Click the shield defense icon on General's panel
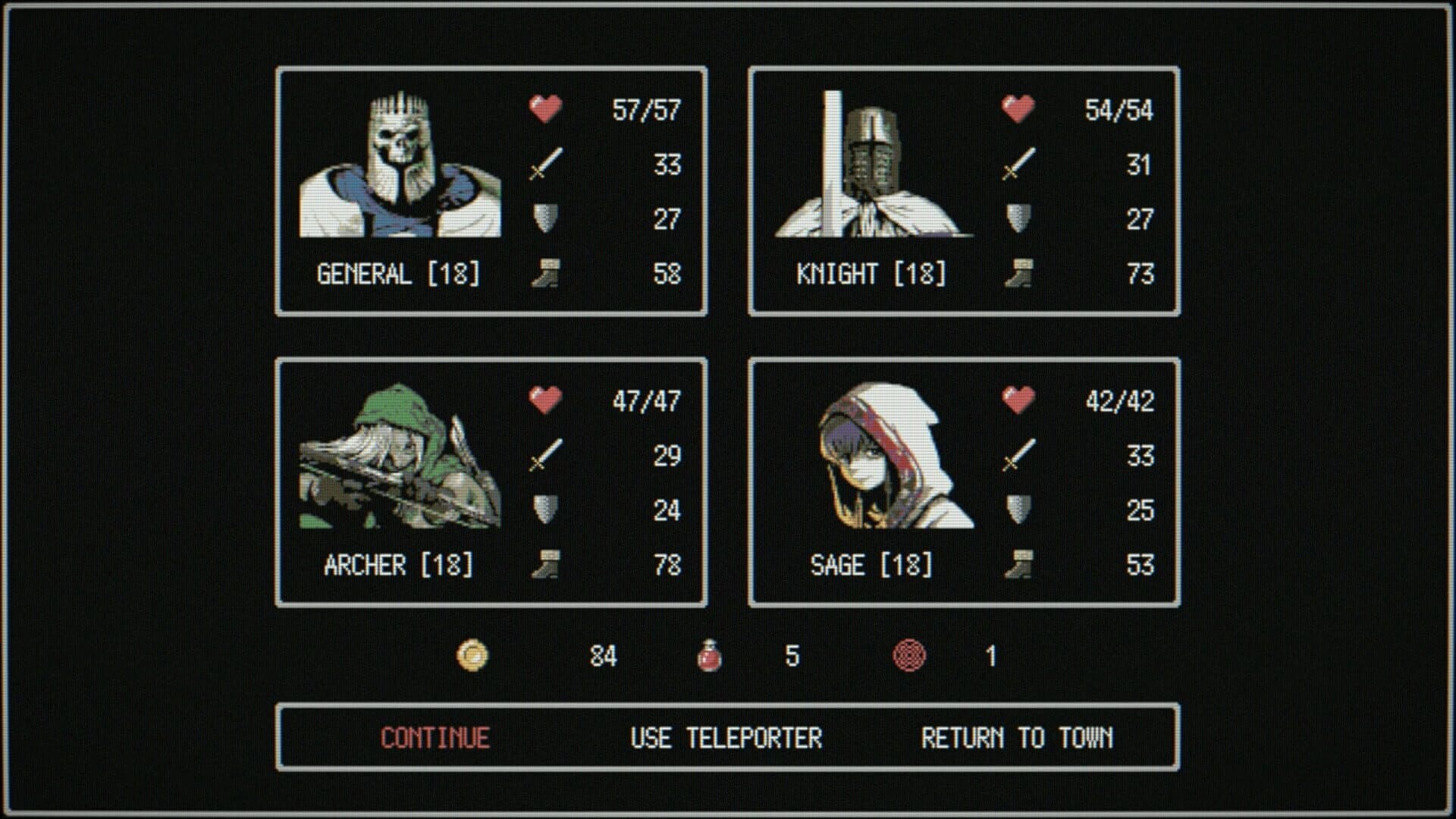 tap(544, 220)
